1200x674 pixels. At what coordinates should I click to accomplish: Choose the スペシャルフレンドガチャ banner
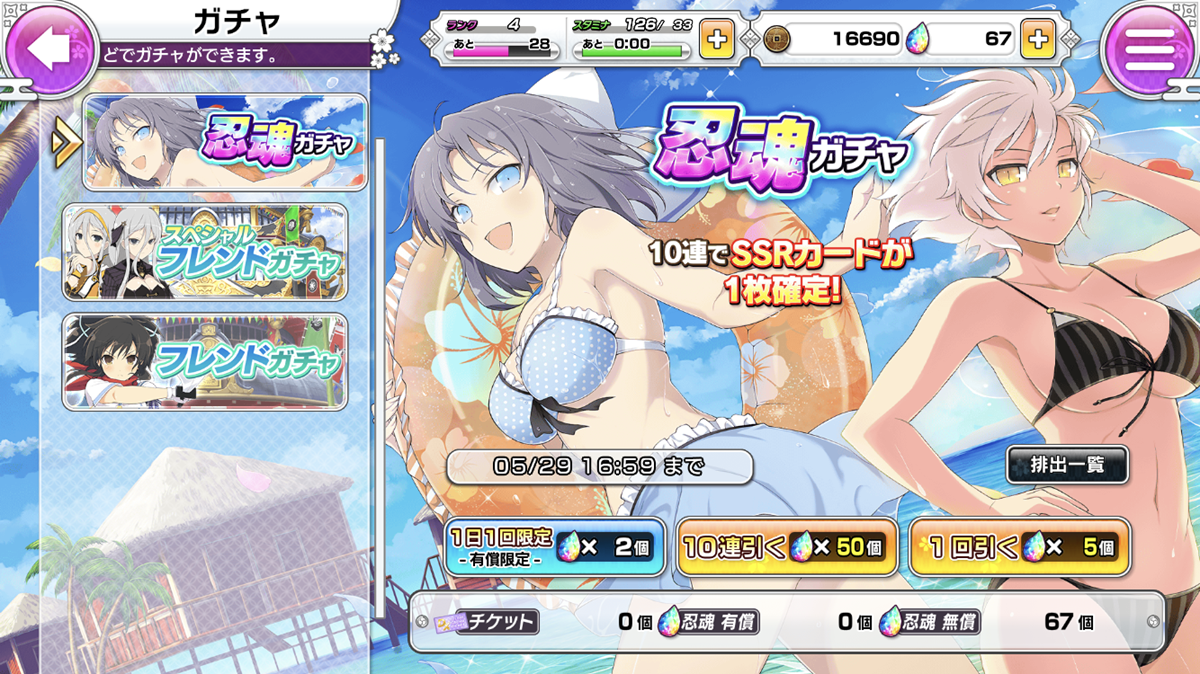click(205, 252)
